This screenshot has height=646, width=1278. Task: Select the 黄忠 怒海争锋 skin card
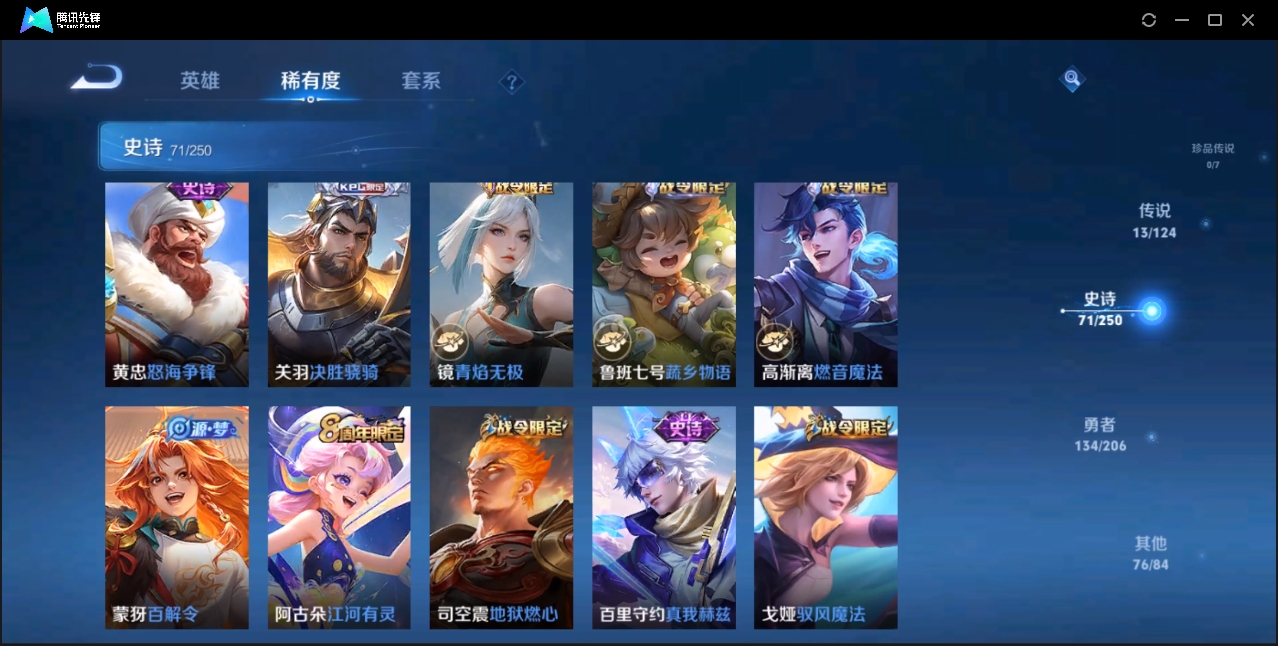tap(177, 284)
